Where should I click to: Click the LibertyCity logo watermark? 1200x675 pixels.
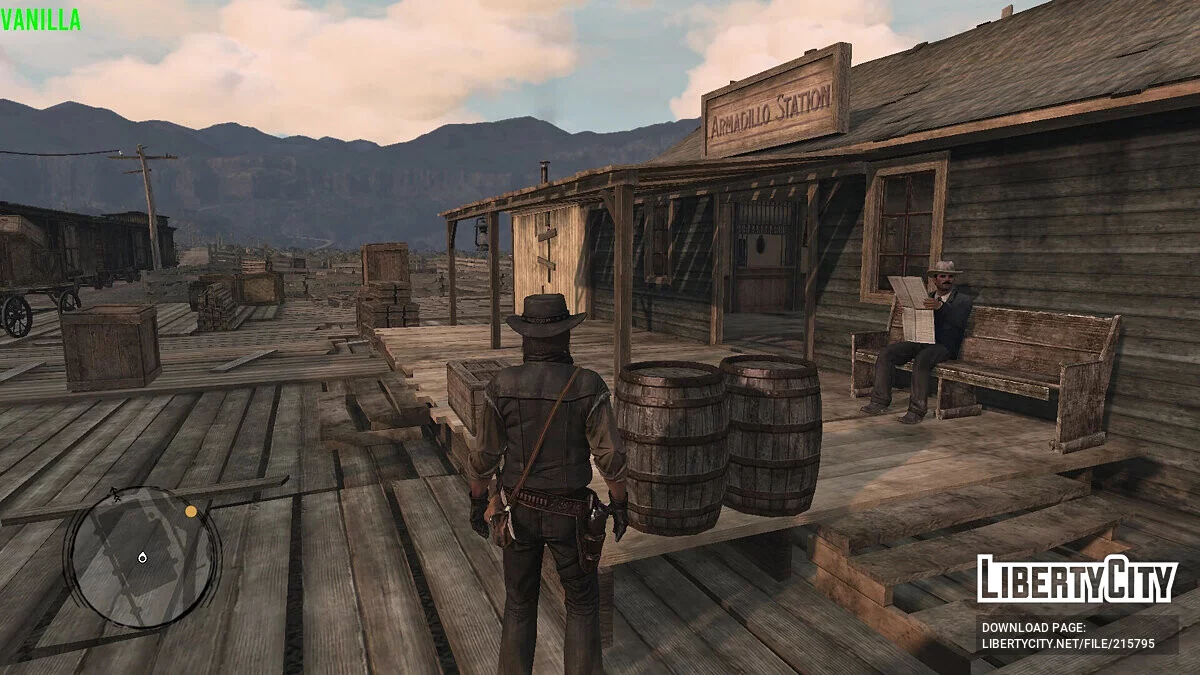[x=1077, y=579]
